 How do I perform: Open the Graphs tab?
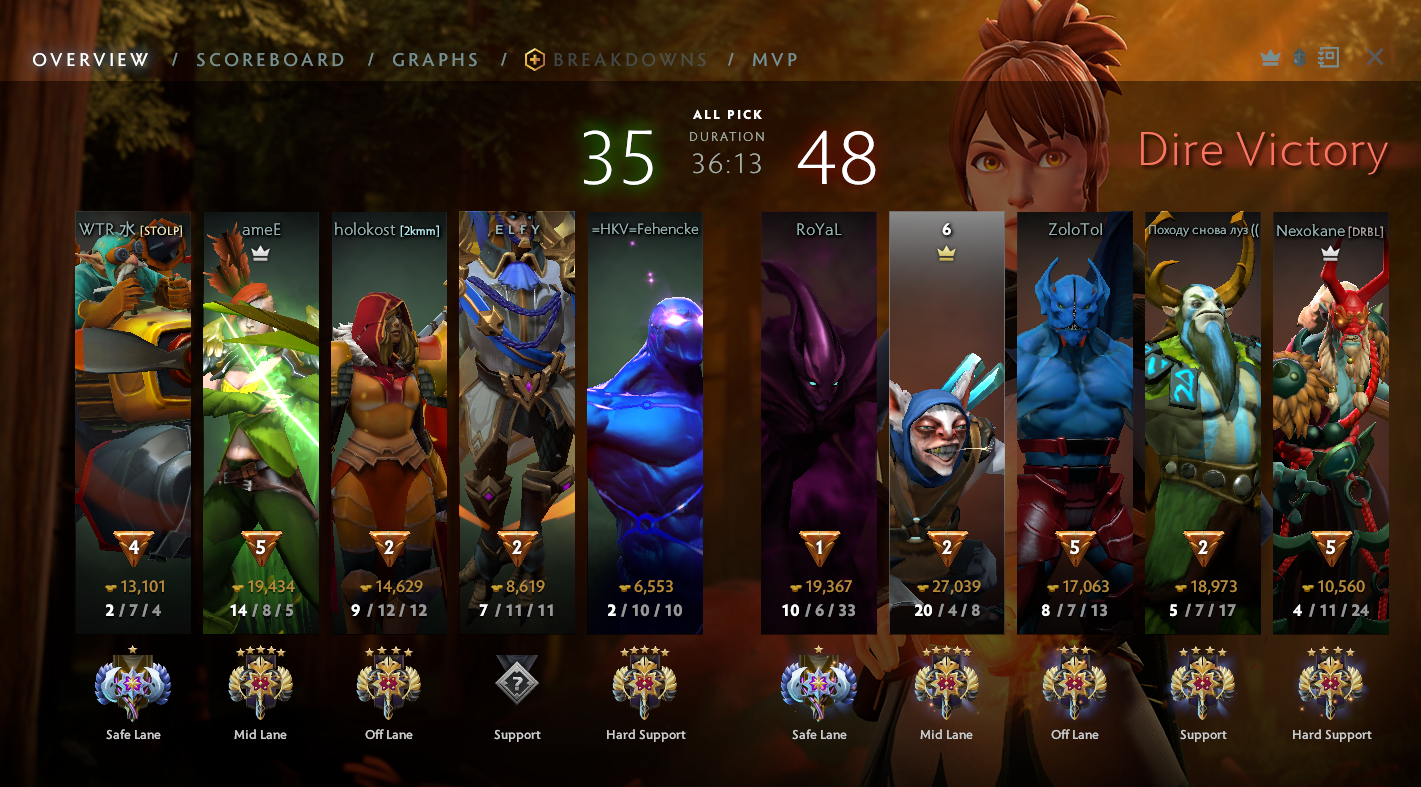(x=435, y=60)
